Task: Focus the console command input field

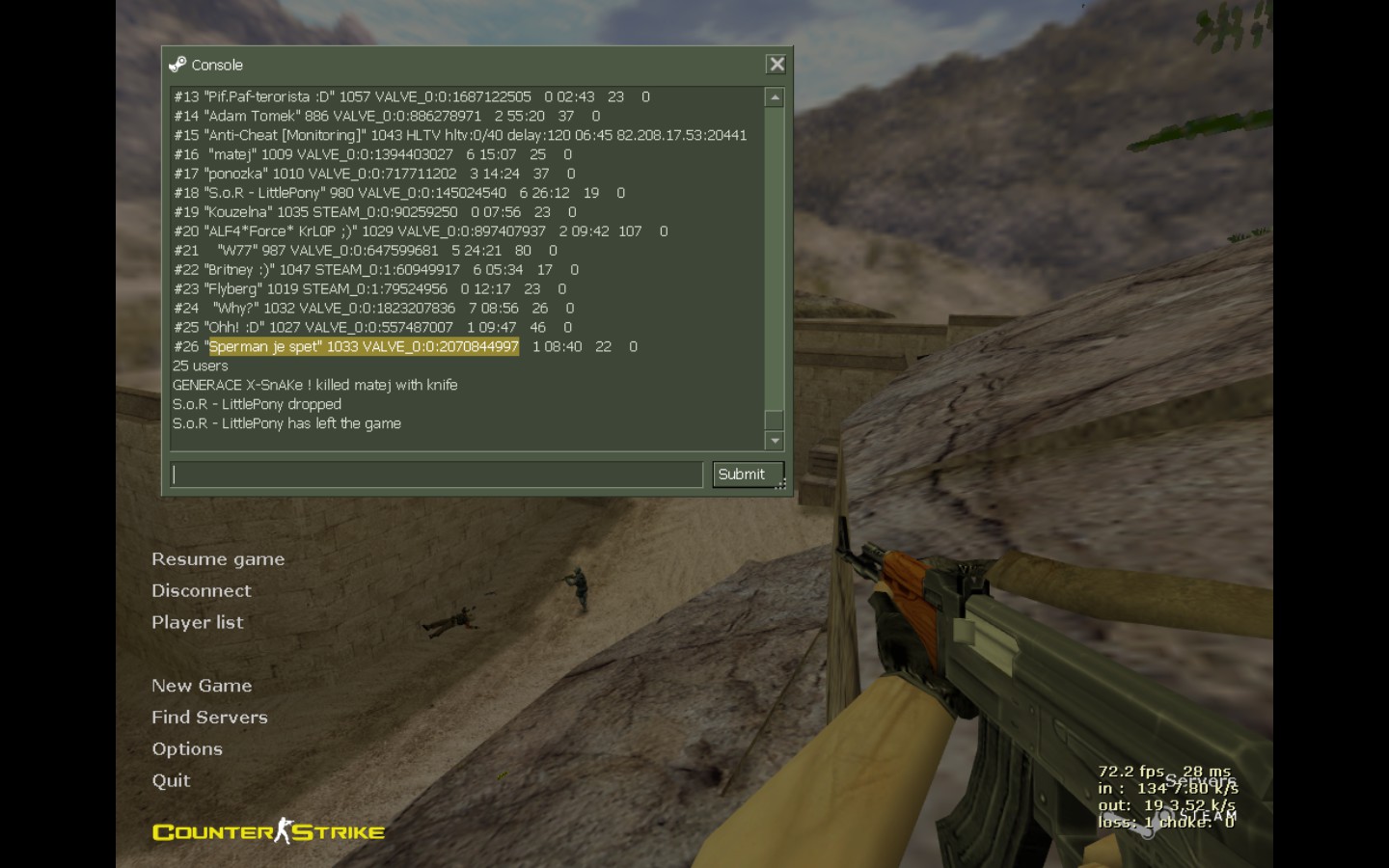Action: [x=437, y=475]
